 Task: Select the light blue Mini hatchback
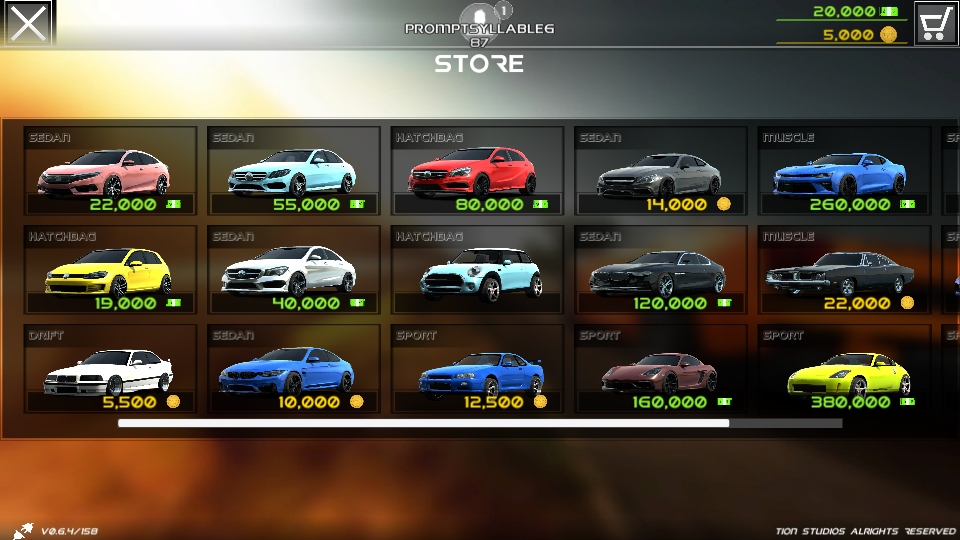coord(477,270)
